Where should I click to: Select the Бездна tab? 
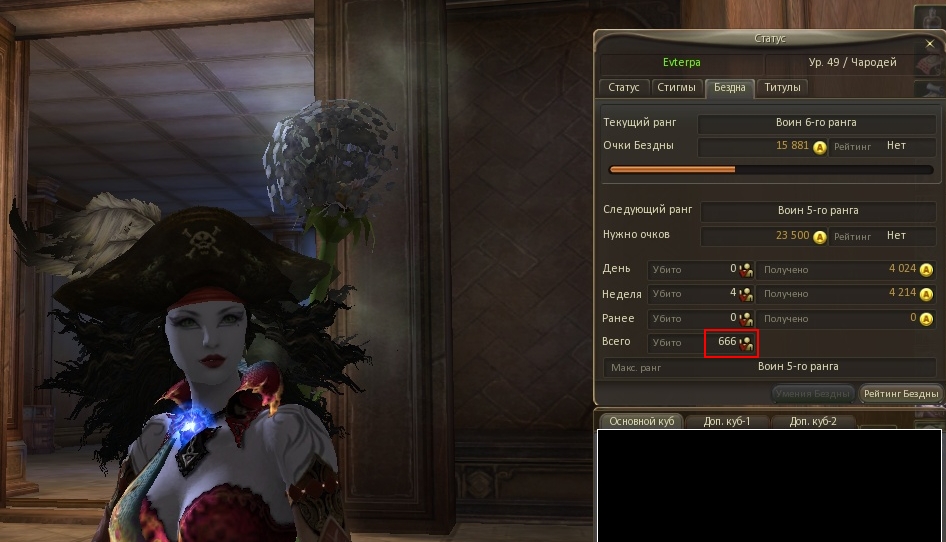(729, 88)
